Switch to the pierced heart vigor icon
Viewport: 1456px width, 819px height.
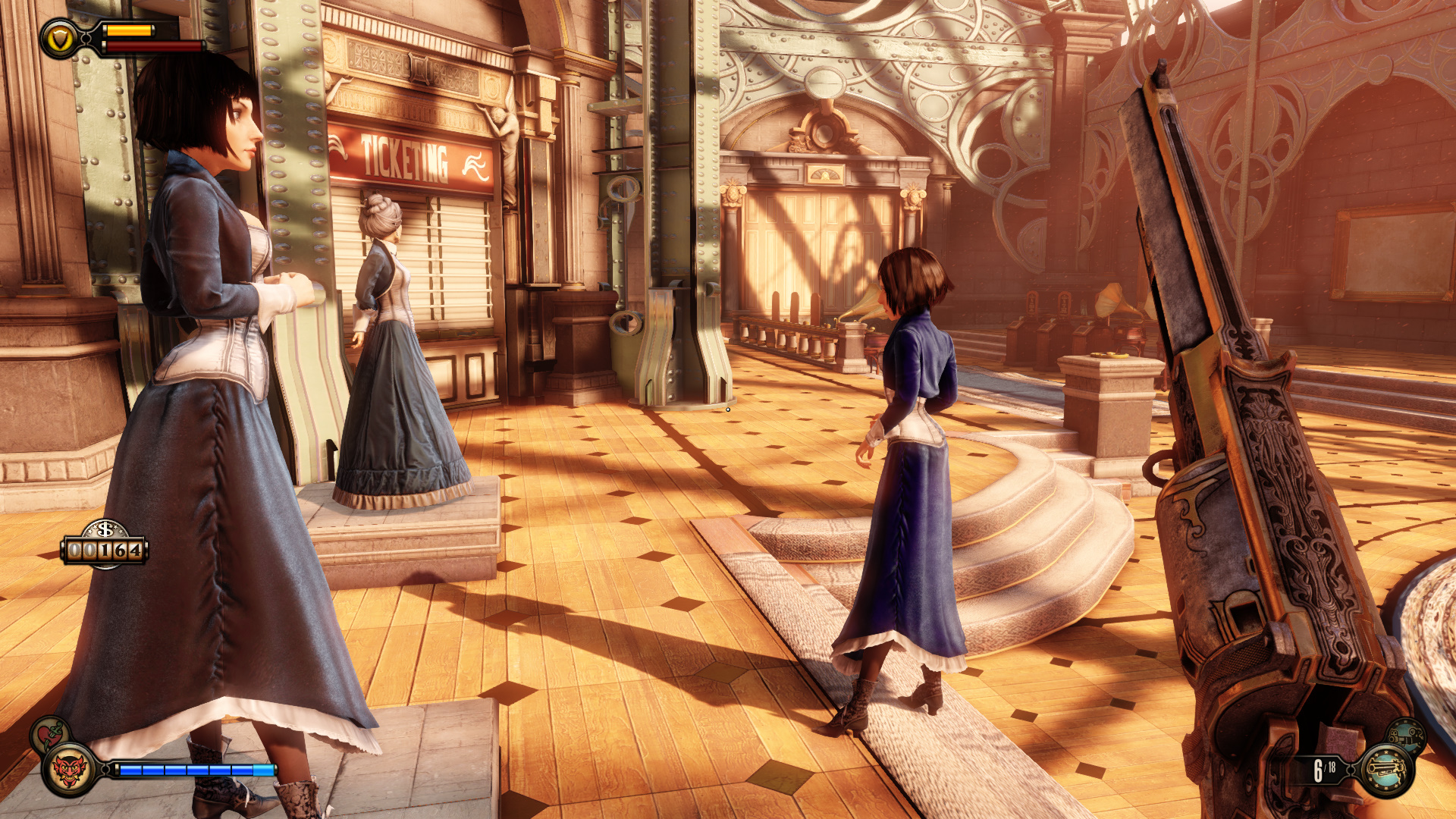coord(49,734)
